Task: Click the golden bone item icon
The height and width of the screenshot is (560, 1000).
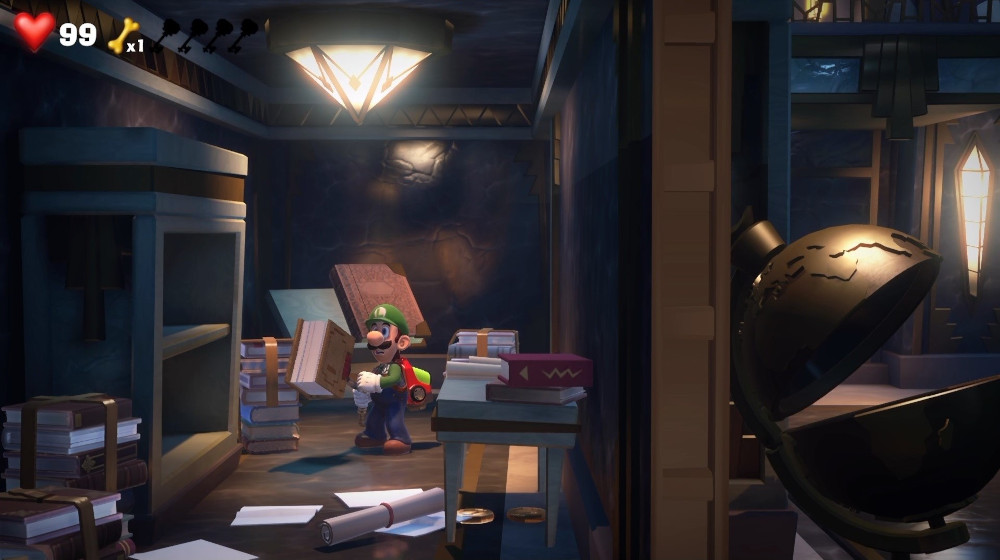Action: (x=121, y=36)
